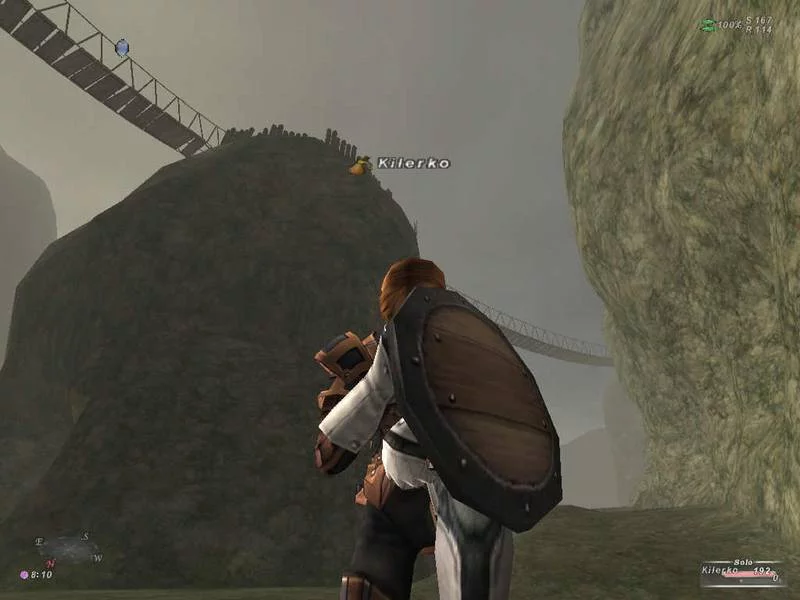The width and height of the screenshot is (800, 600).
Task: Click the compass in the corner
Action: 68,548
